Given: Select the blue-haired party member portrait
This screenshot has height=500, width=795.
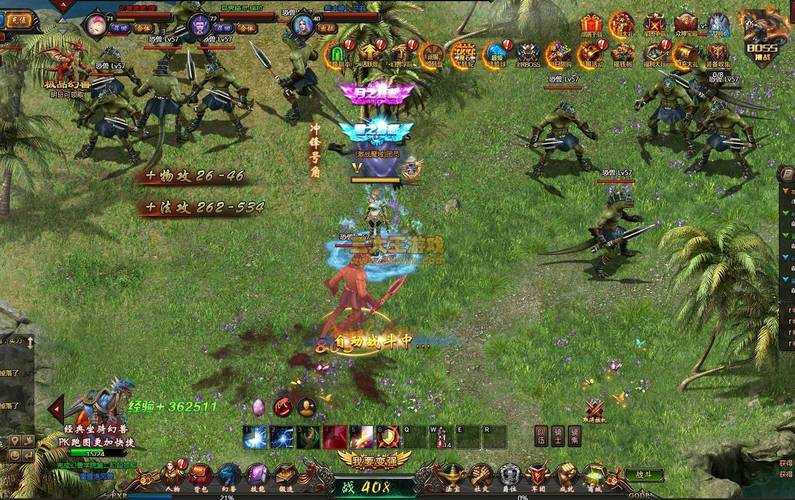Looking at the screenshot, I should [303, 24].
